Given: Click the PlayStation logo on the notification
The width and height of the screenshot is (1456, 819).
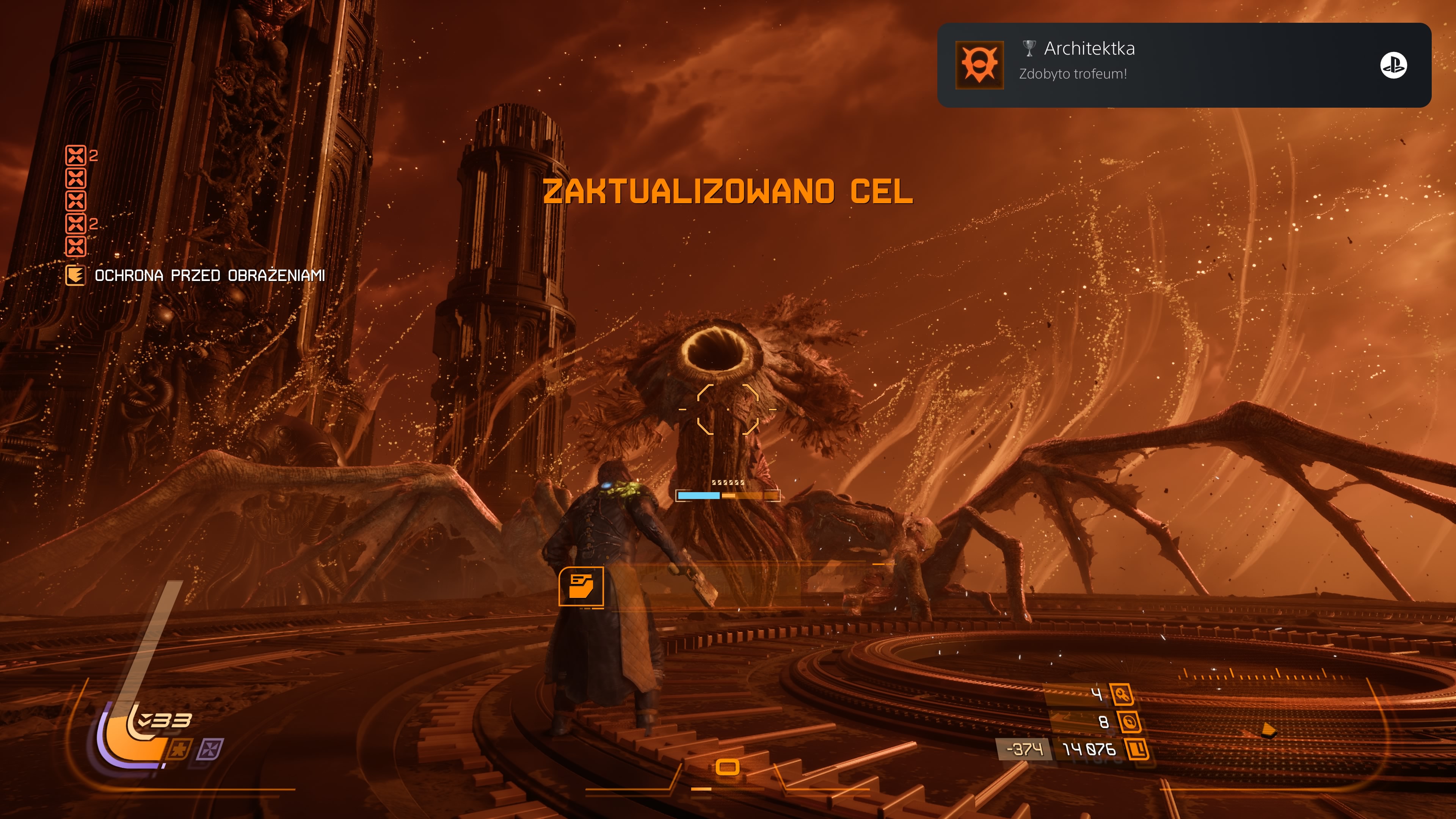Looking at the screenshot, I should (x=1393, y=65).
